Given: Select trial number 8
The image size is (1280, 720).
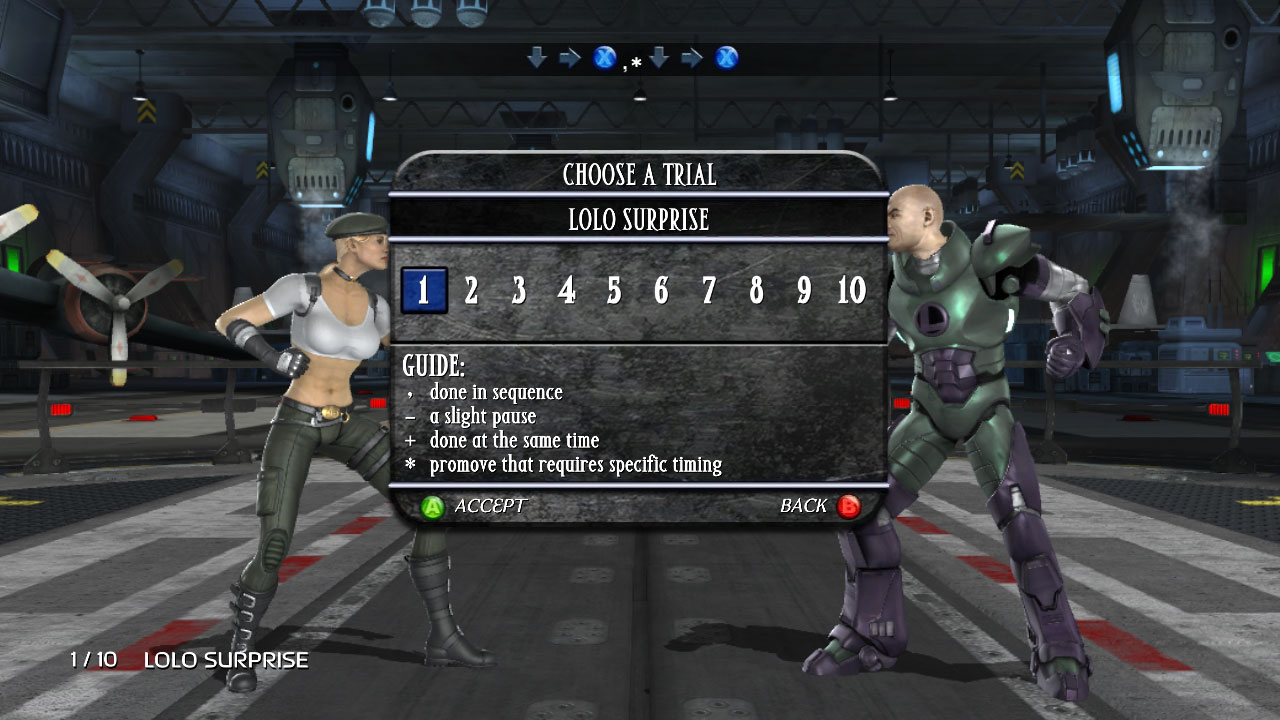Looking at the screenshot, I should pyautogui.click(x=756, y=291).
